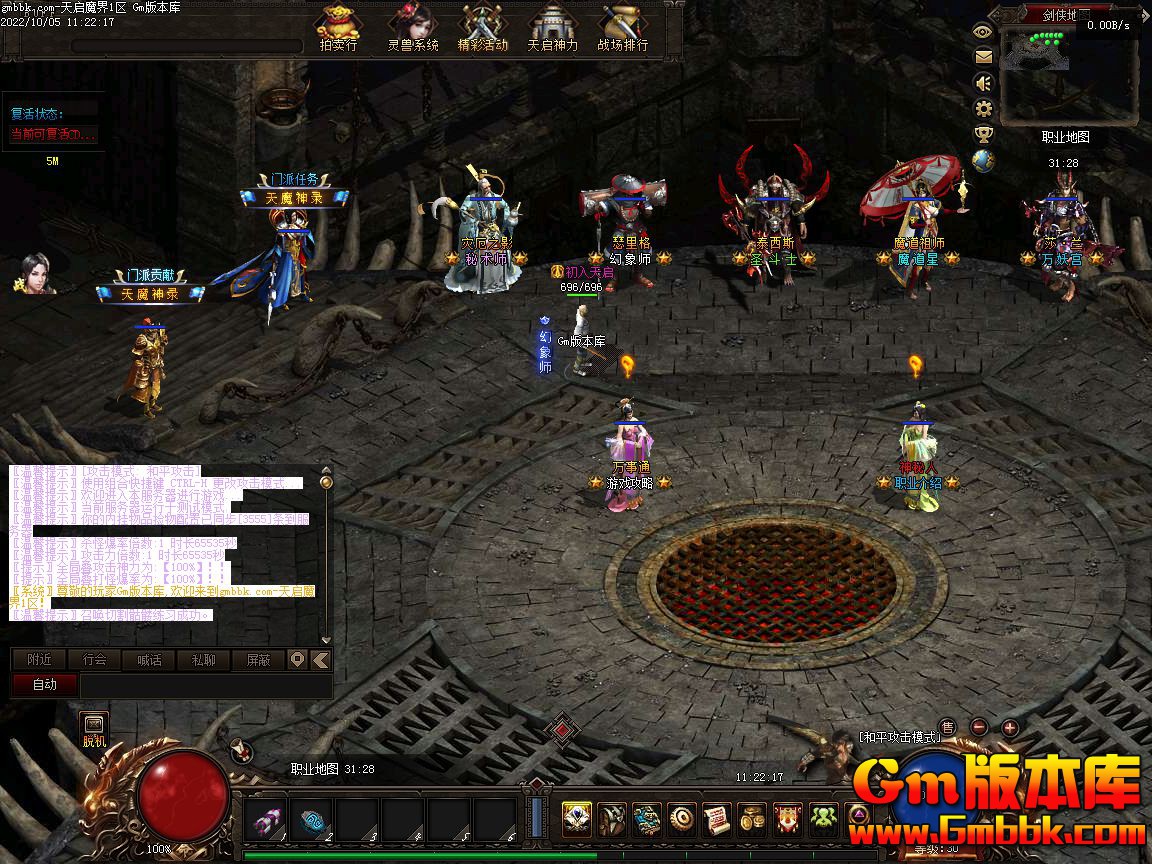This screenshot has height=864, width=1152.
Task: Switch to the 私聊 private chat tab
Action: (x=203, y=660)
